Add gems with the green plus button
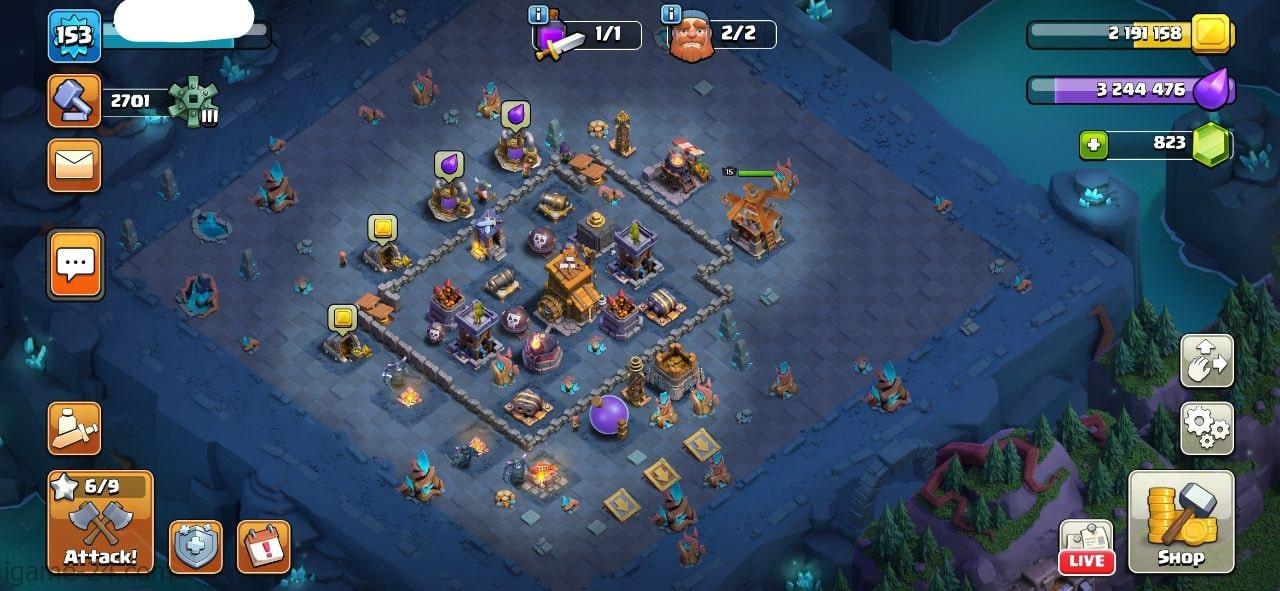The height and width of the screenshot is (591, 1280). (x=1093, y=145)
